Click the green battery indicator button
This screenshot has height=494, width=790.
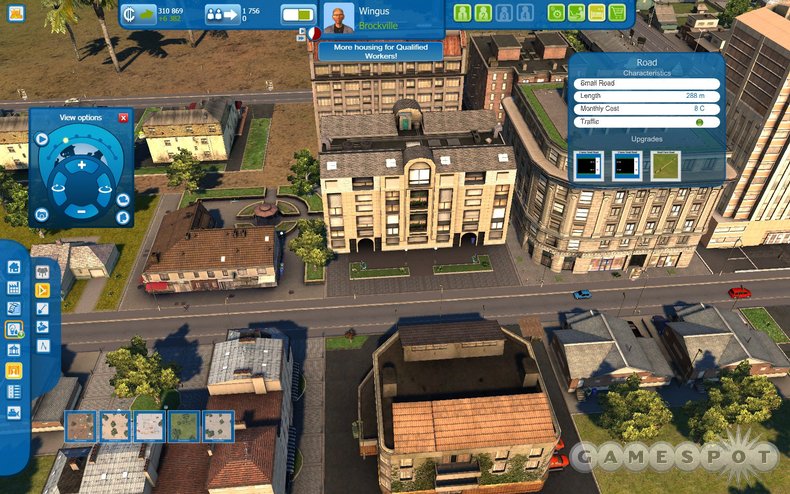coord(298,14)
